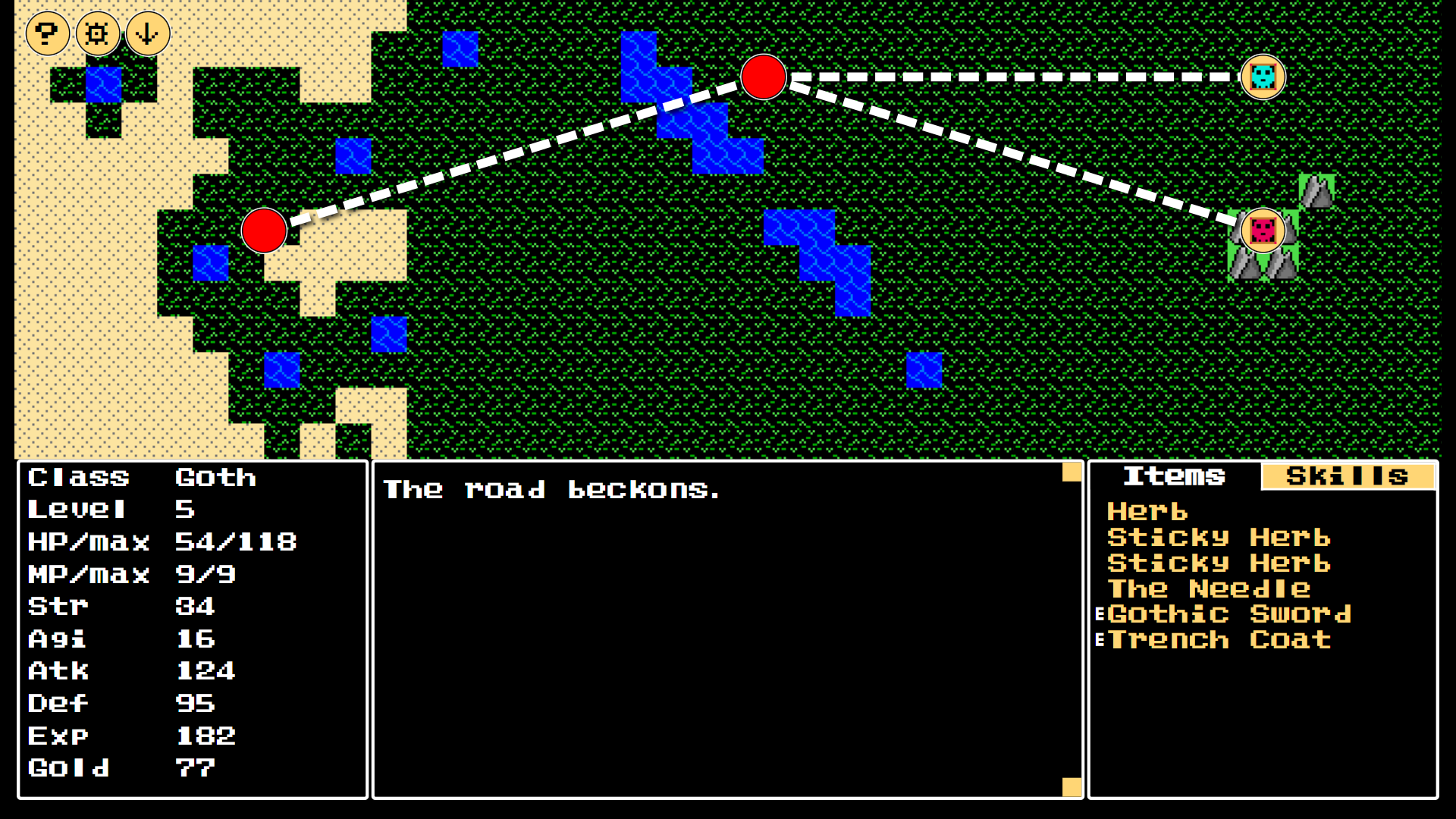Click the upper red waypoint marker
The height and width of the screenshot is (819, 1456).
pyautogui.click(x=764, y=77)
